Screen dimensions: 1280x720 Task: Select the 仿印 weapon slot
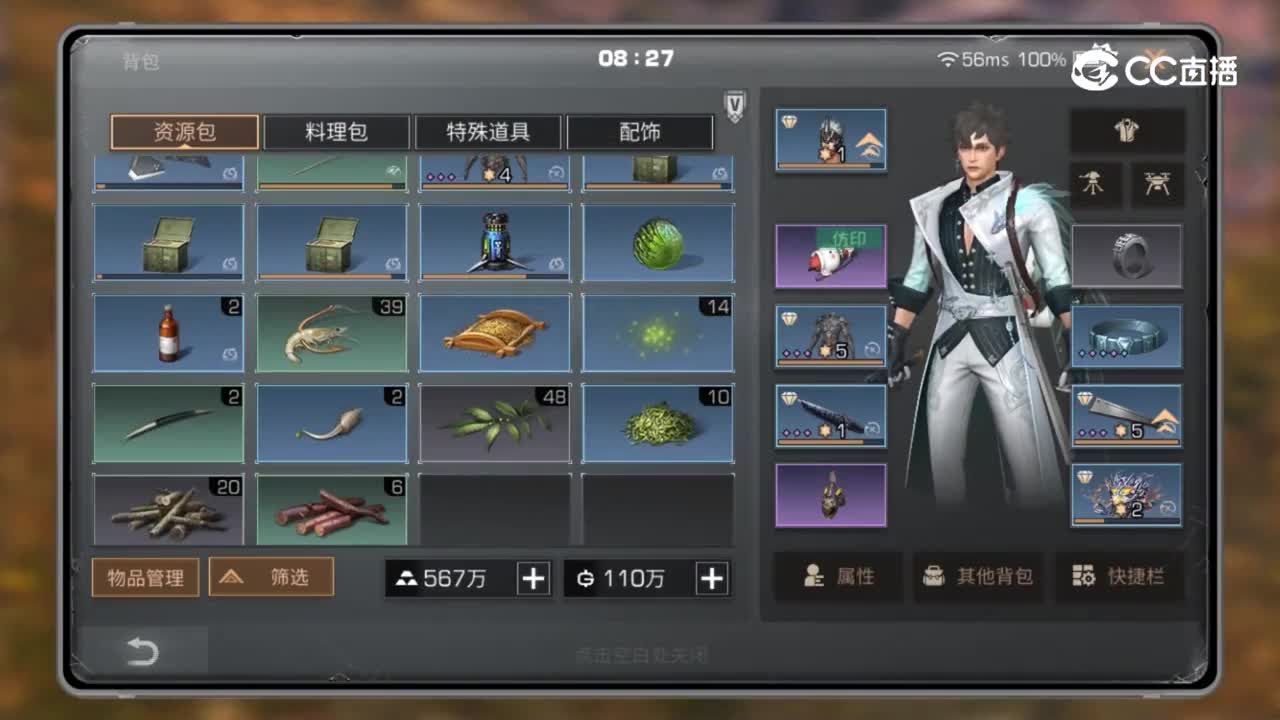click(830, 254)
